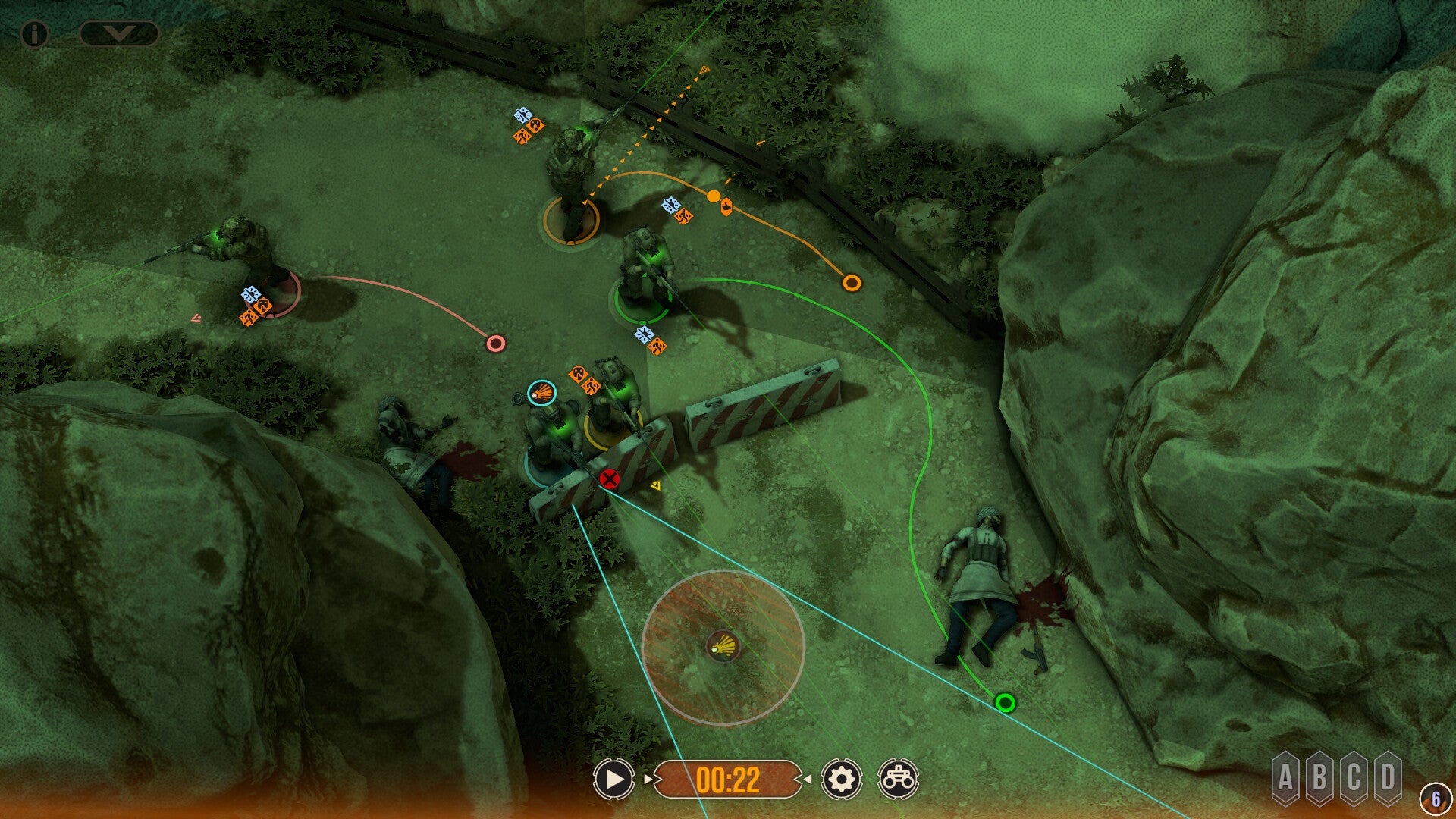The width and height of the screenshot is (1456, 819).
Task: Click the cyan flashbang throw indicator
Action: 540,394
